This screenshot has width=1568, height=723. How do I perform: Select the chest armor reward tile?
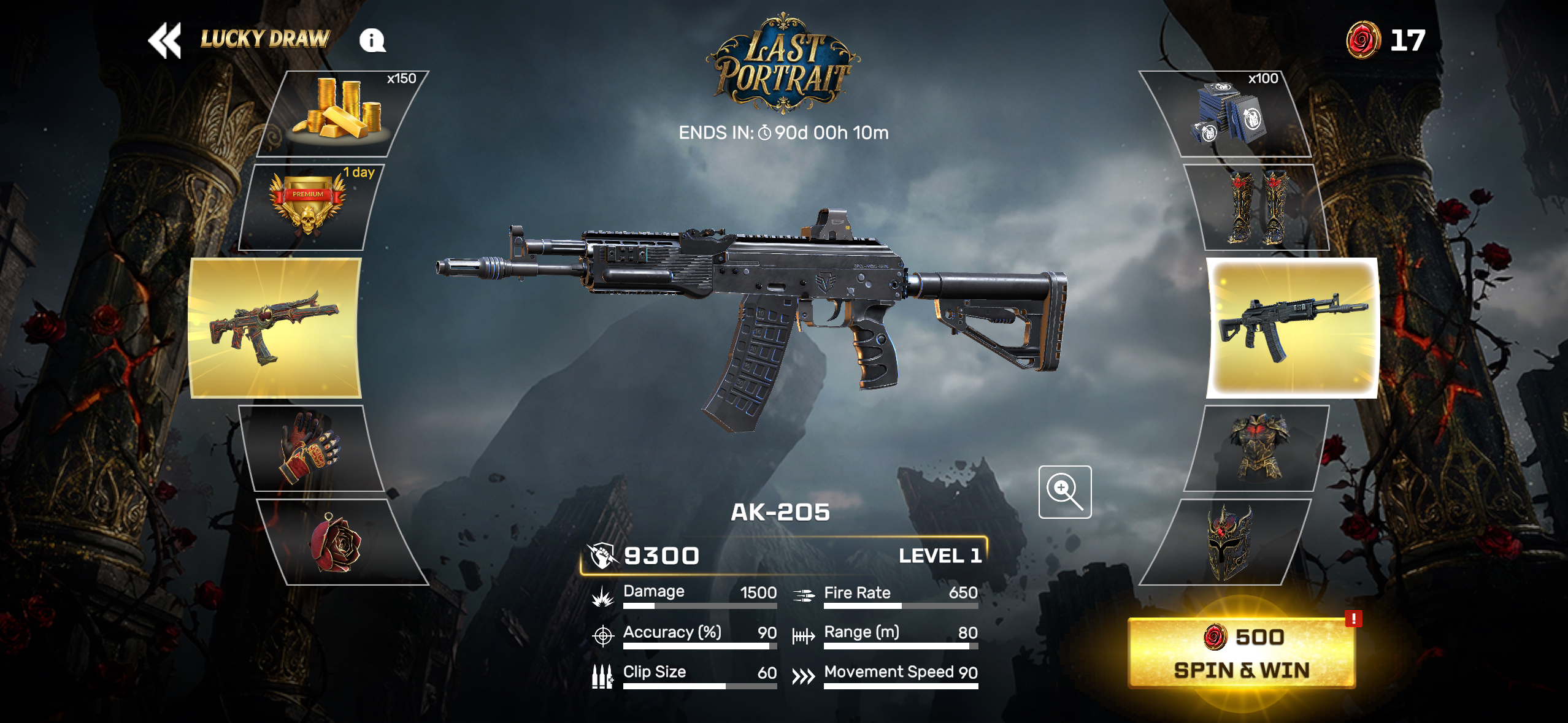click(x=1256, y=448)
